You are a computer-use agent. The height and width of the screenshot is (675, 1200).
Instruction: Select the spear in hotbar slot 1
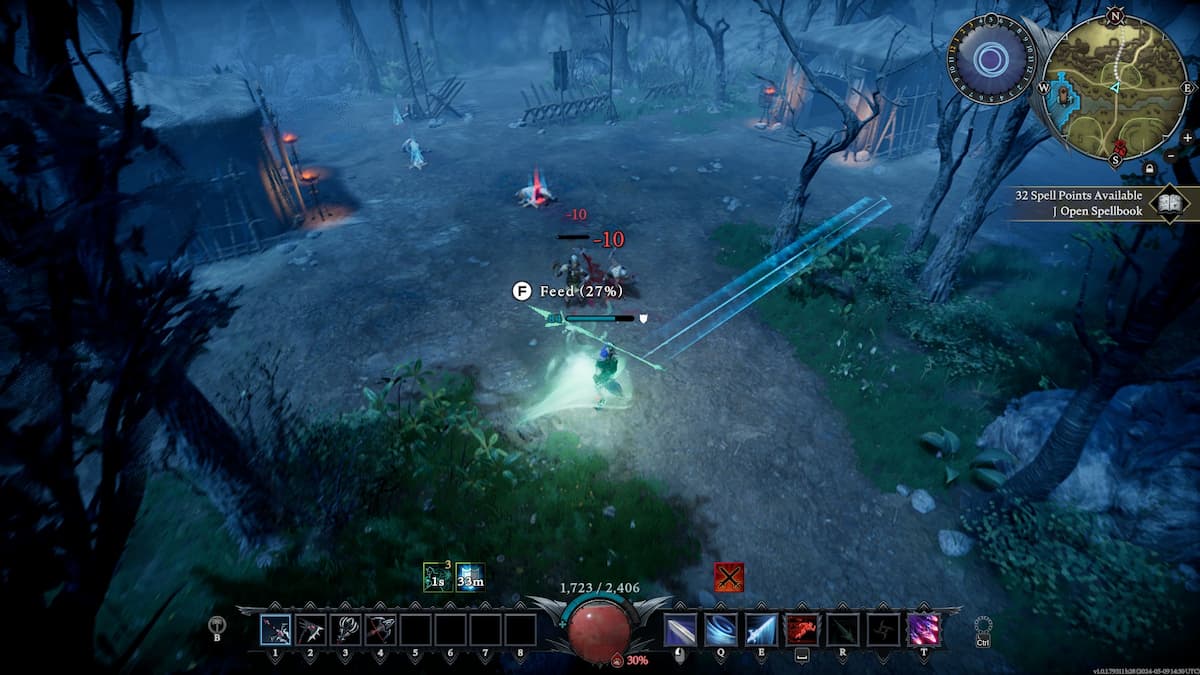[276, 630]
